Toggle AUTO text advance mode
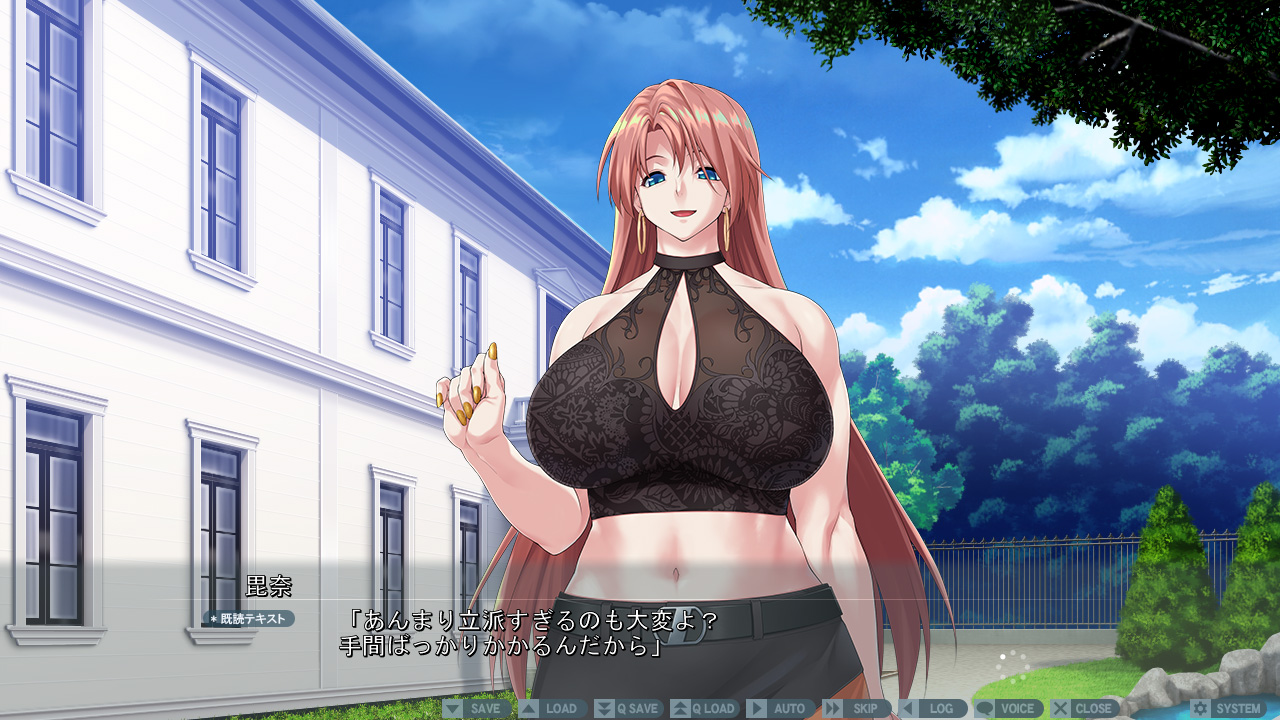The width and height of the screenshot is (1280, 720). 780,708
